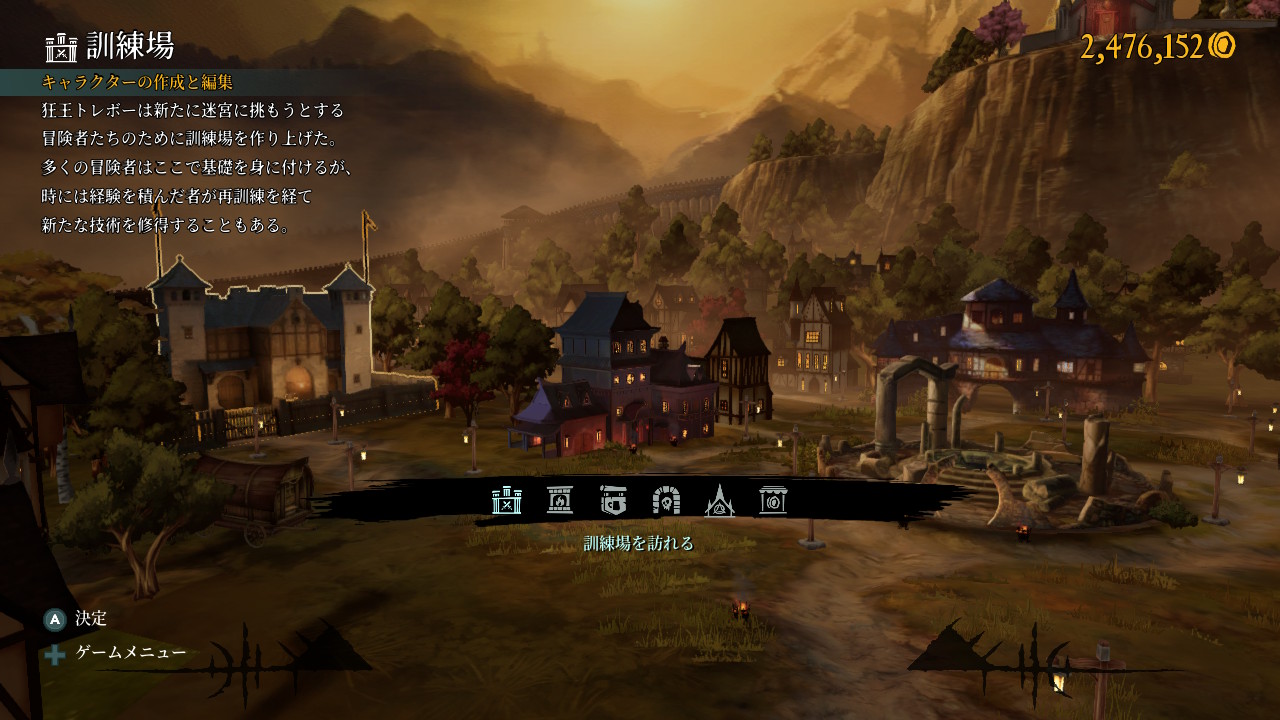Open the trading post coin stall icon

[772, 499]
